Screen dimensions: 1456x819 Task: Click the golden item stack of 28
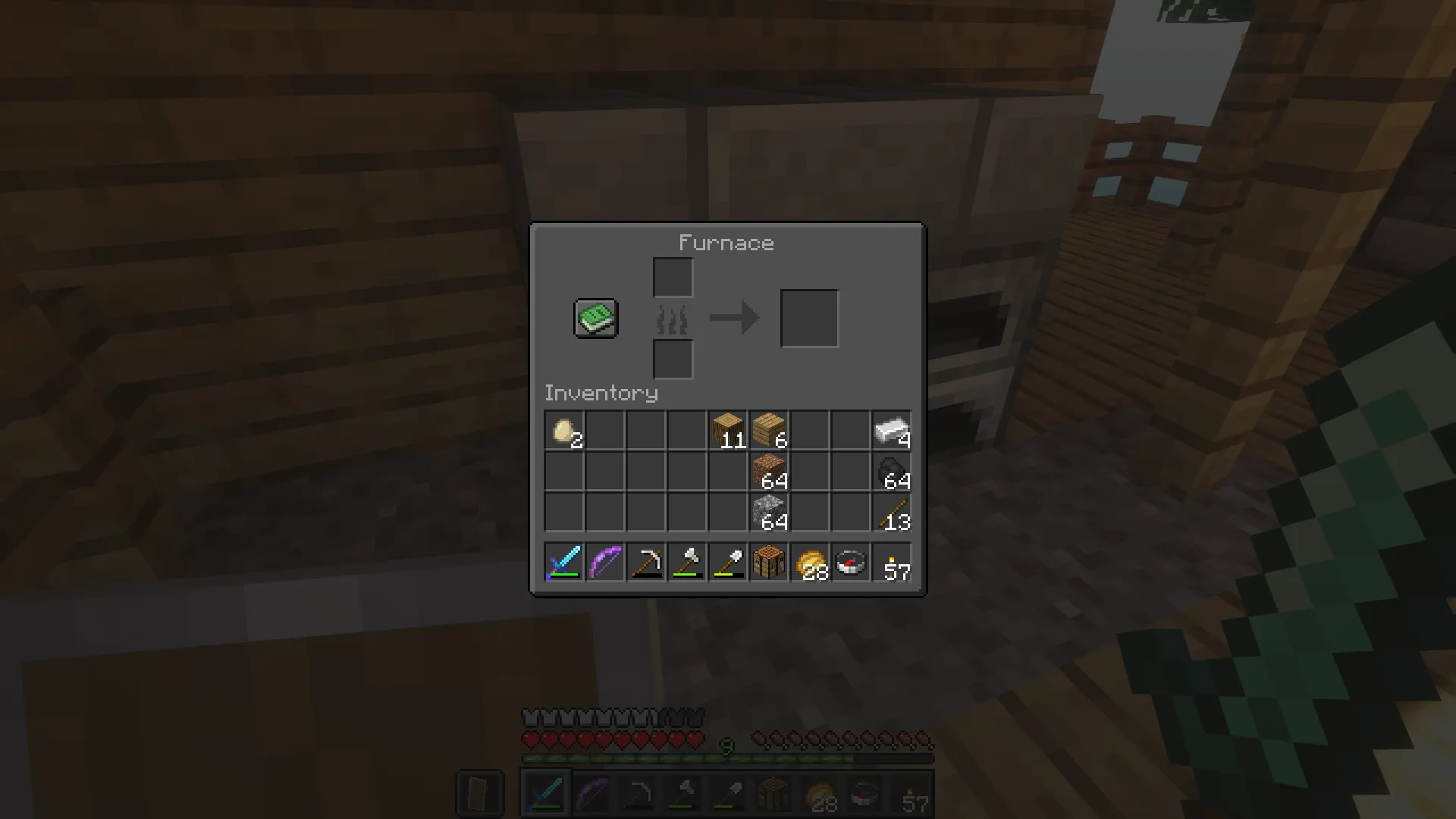[x=809, y=562]
